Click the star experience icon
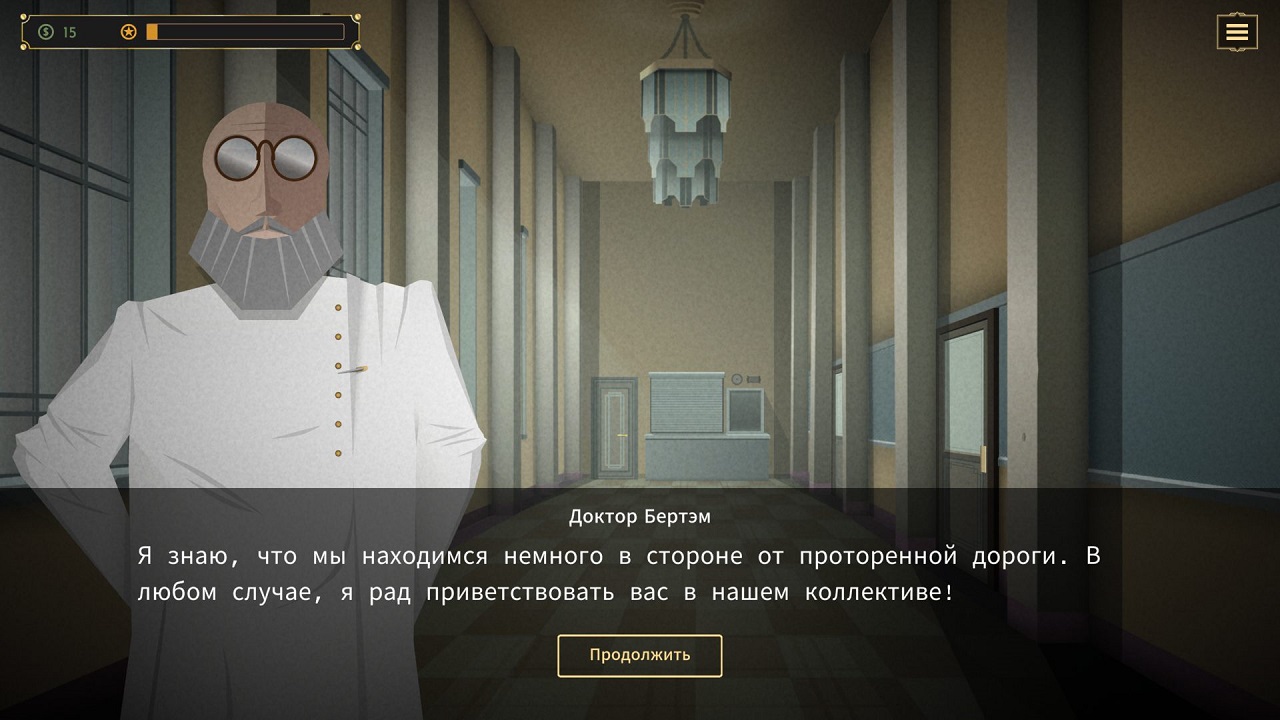 [127, 31]
